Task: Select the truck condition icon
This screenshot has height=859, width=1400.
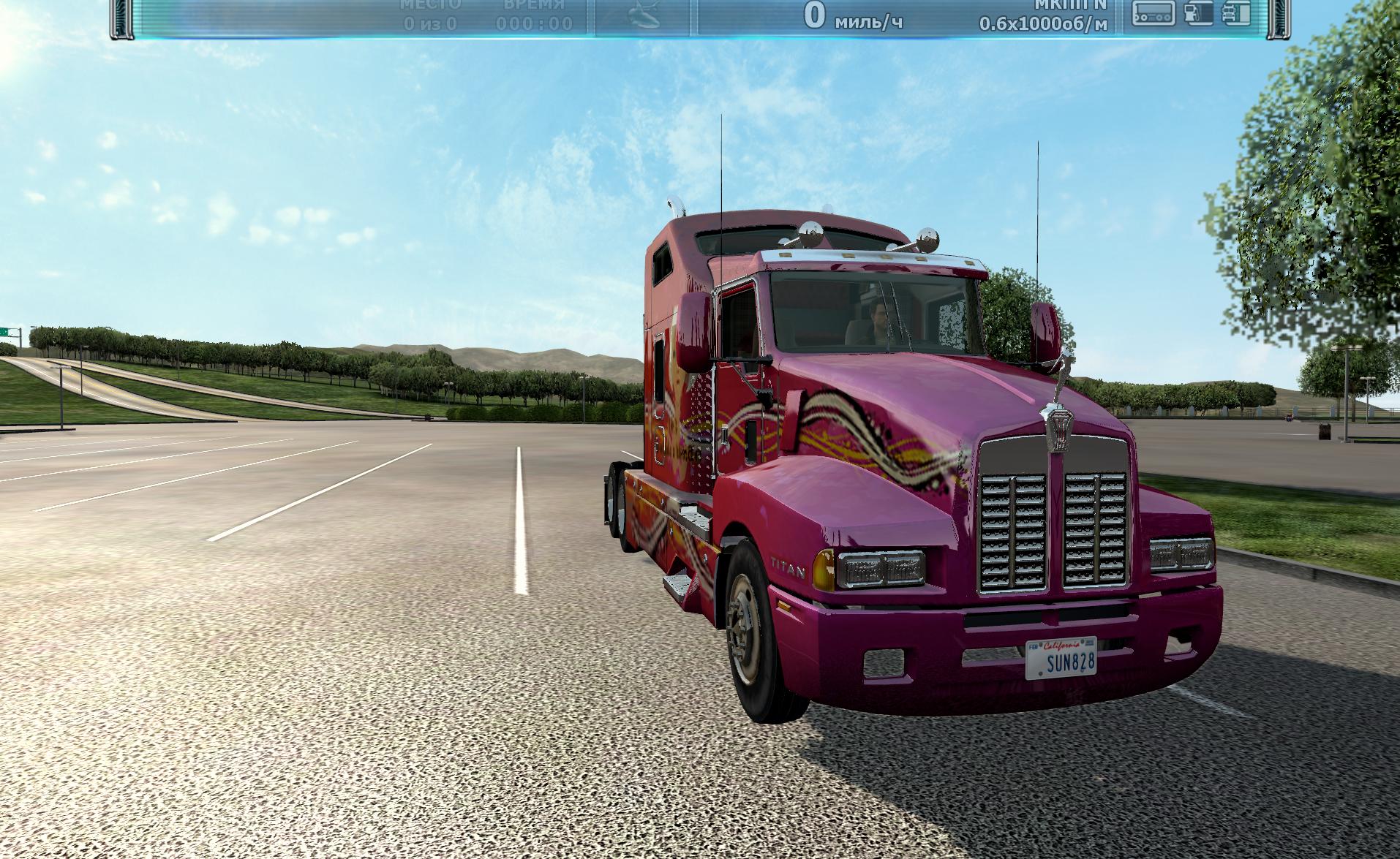Action: [x=1236, y=13]
